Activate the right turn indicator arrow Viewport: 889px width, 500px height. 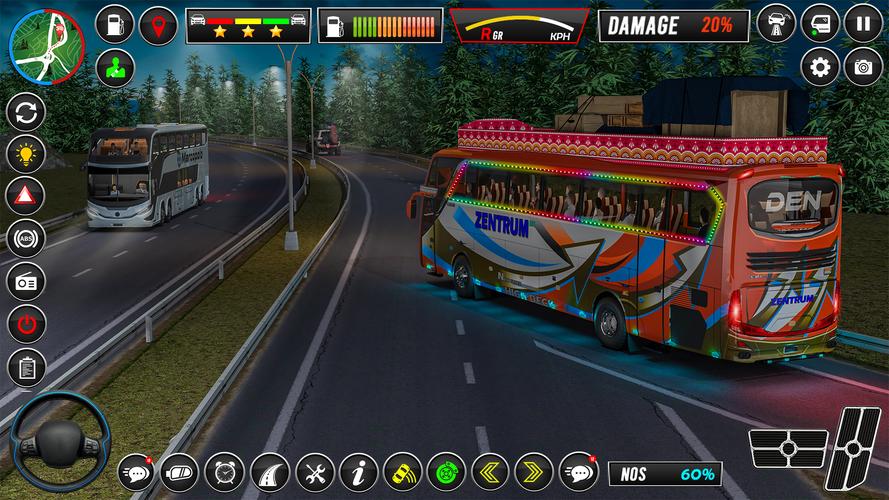pyautogui.click(x=534, y=471)
